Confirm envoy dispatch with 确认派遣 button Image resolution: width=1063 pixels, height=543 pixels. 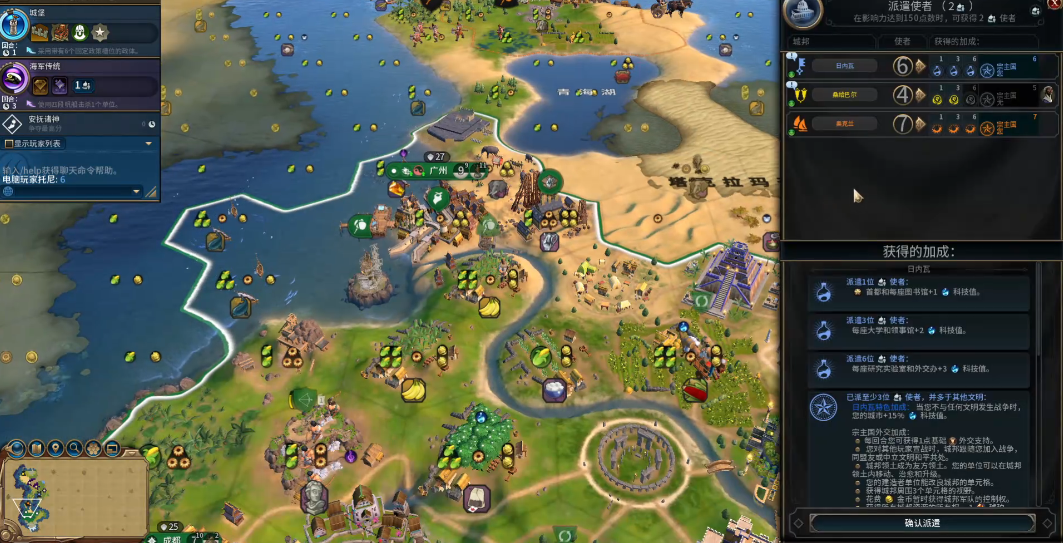tap(922, 522)
